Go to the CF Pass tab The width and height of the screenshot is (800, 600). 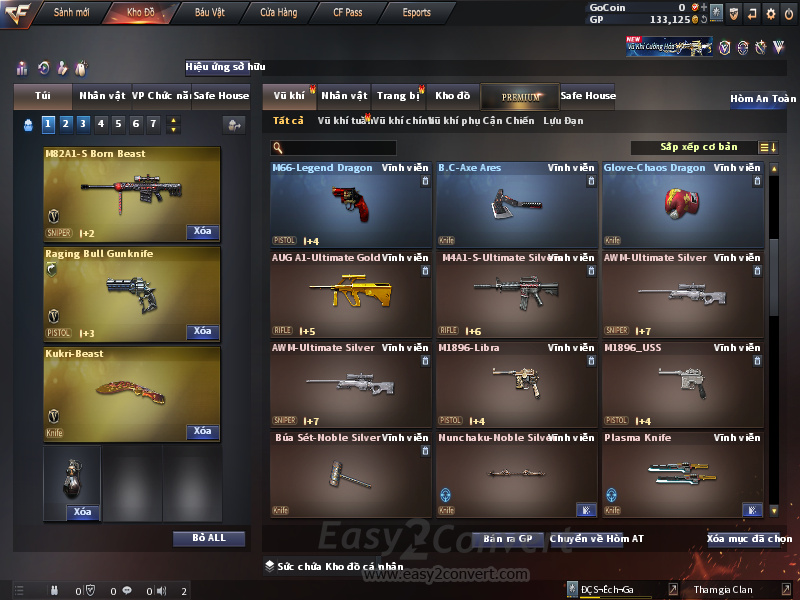pyautogui.click(x=351, y=13)
